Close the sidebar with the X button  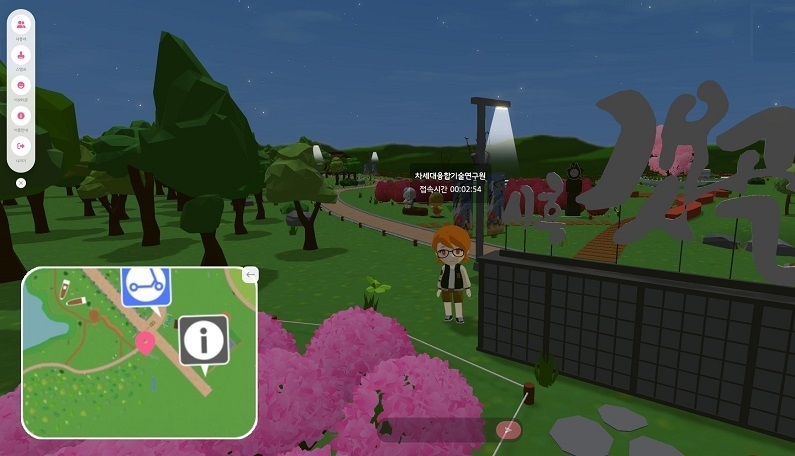point(22,183)
